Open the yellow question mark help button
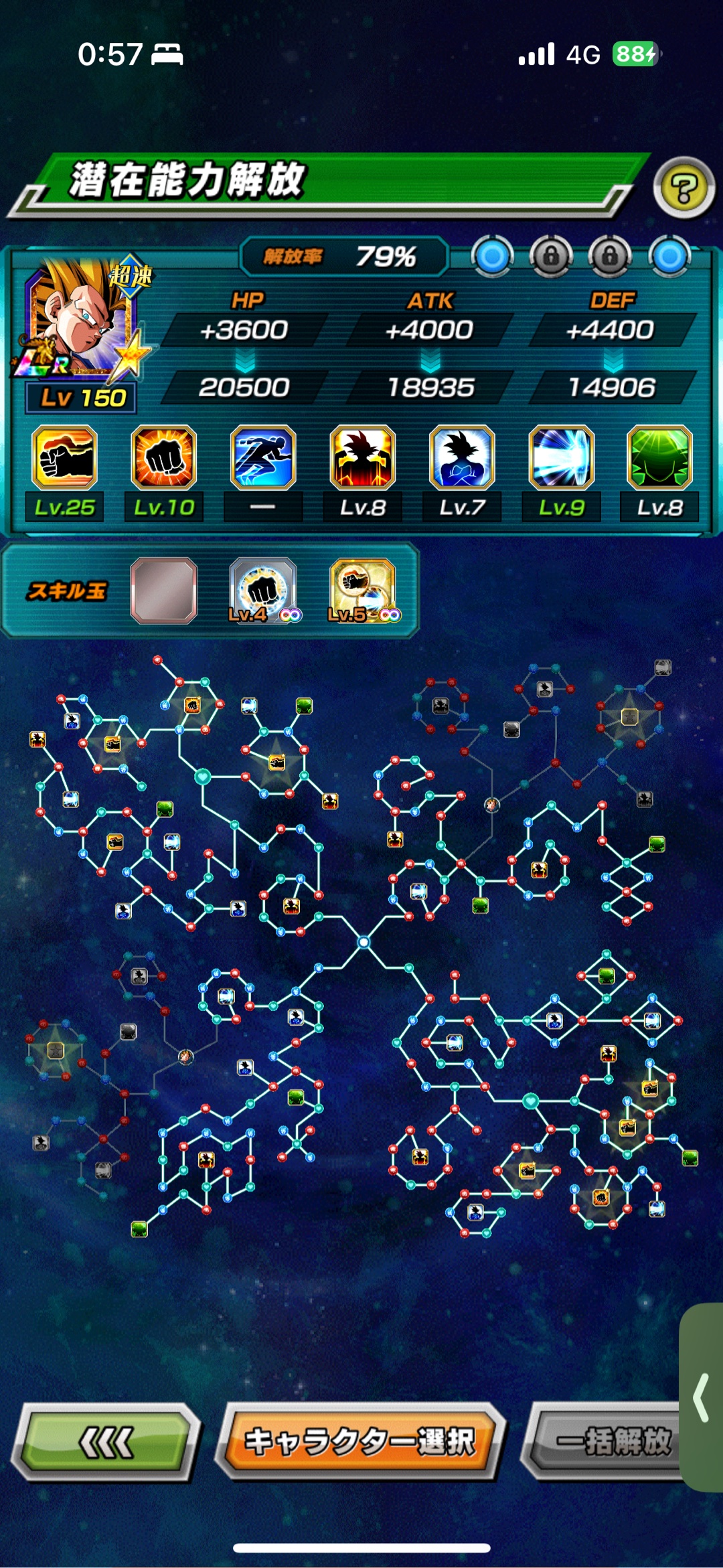The width and height of the screenshot is (723, 1568). tap(684, 189)
